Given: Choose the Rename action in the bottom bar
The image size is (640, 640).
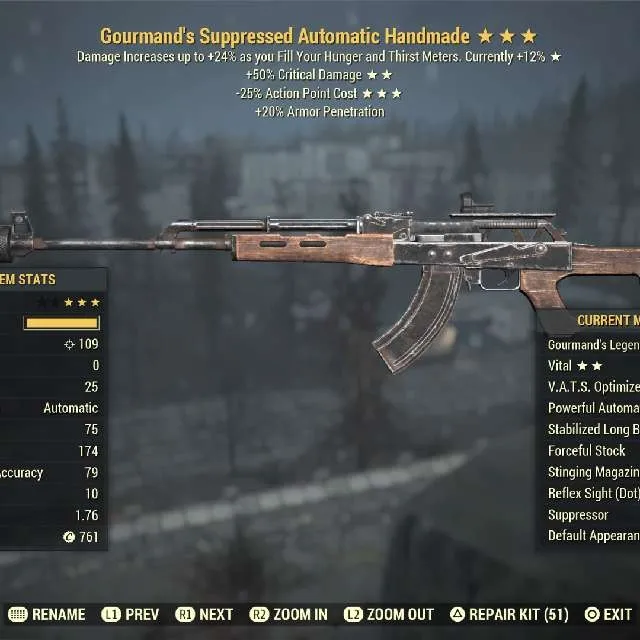Looking at the screenshot, I should (47, 615).
